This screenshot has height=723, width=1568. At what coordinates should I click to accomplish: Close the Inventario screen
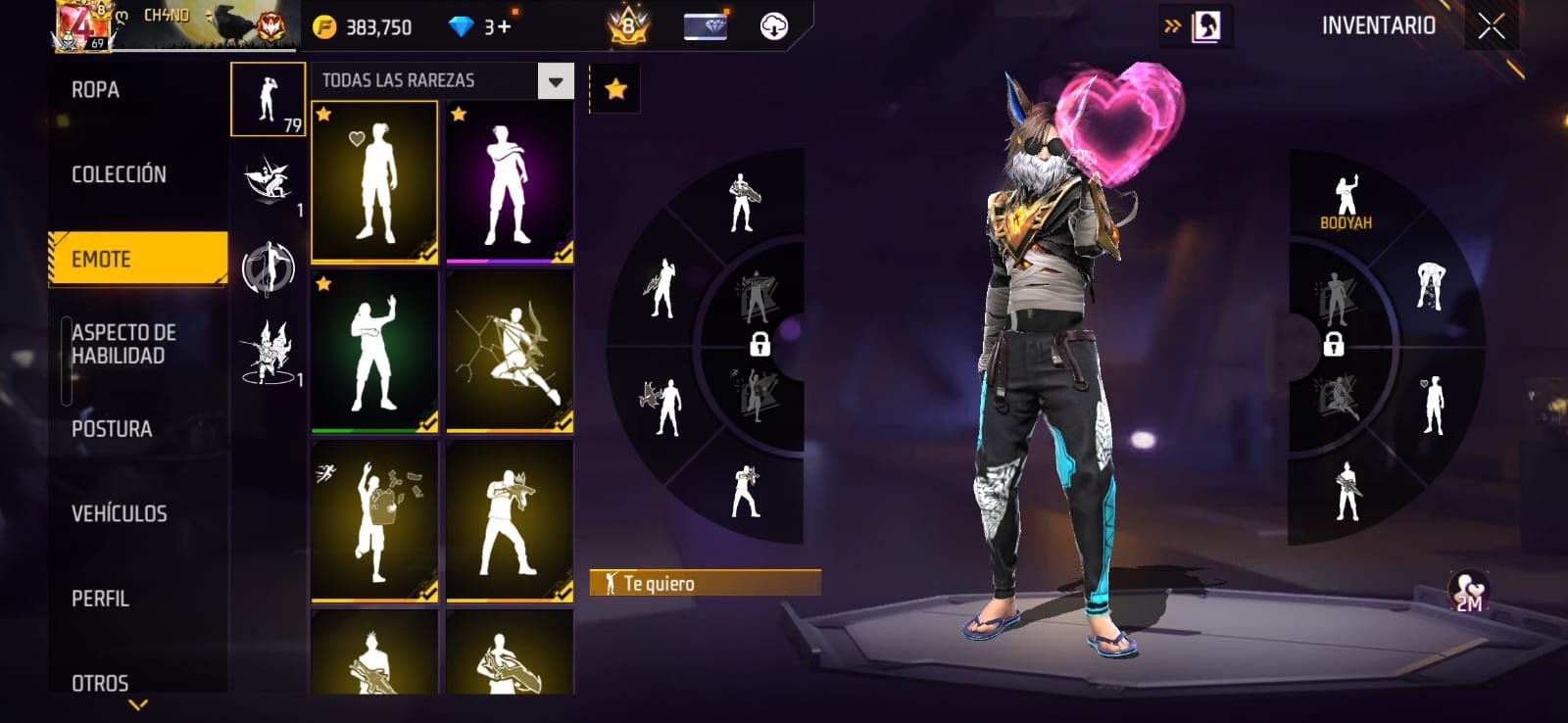[x=1491, y=26]
